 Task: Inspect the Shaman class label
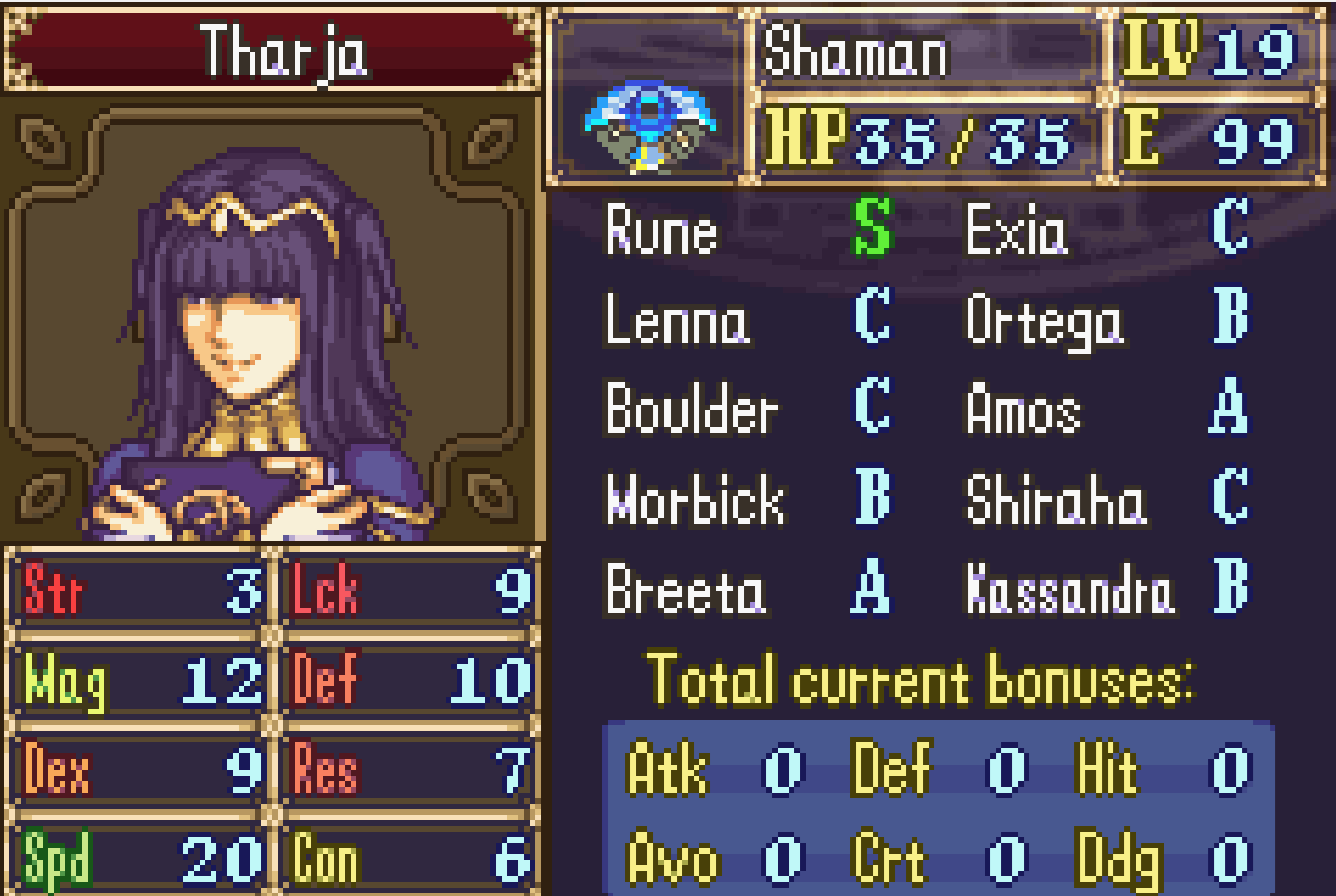[x=855, y=51]
